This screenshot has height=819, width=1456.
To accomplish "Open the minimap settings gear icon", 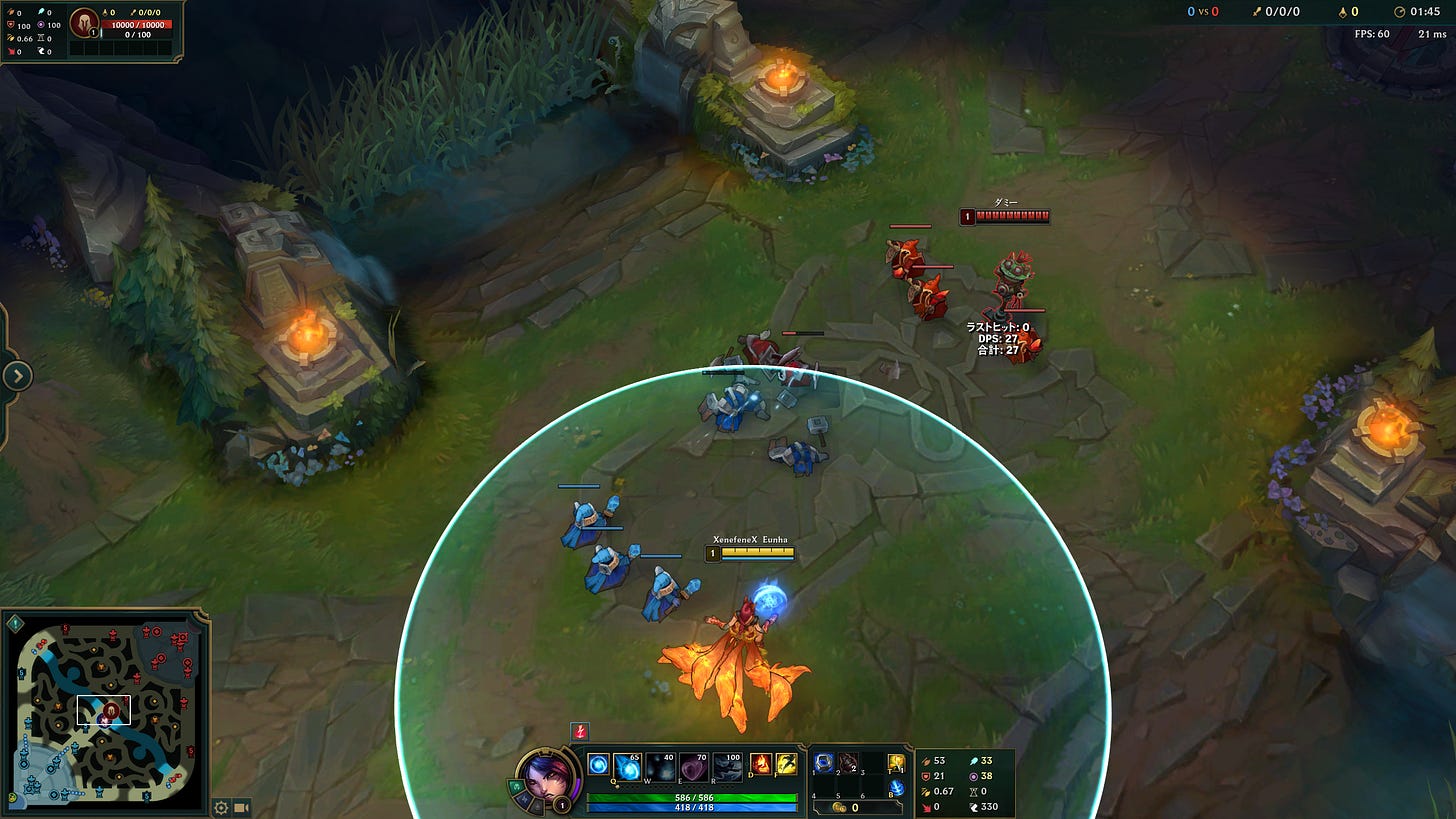I will click(x=220, y=807).
